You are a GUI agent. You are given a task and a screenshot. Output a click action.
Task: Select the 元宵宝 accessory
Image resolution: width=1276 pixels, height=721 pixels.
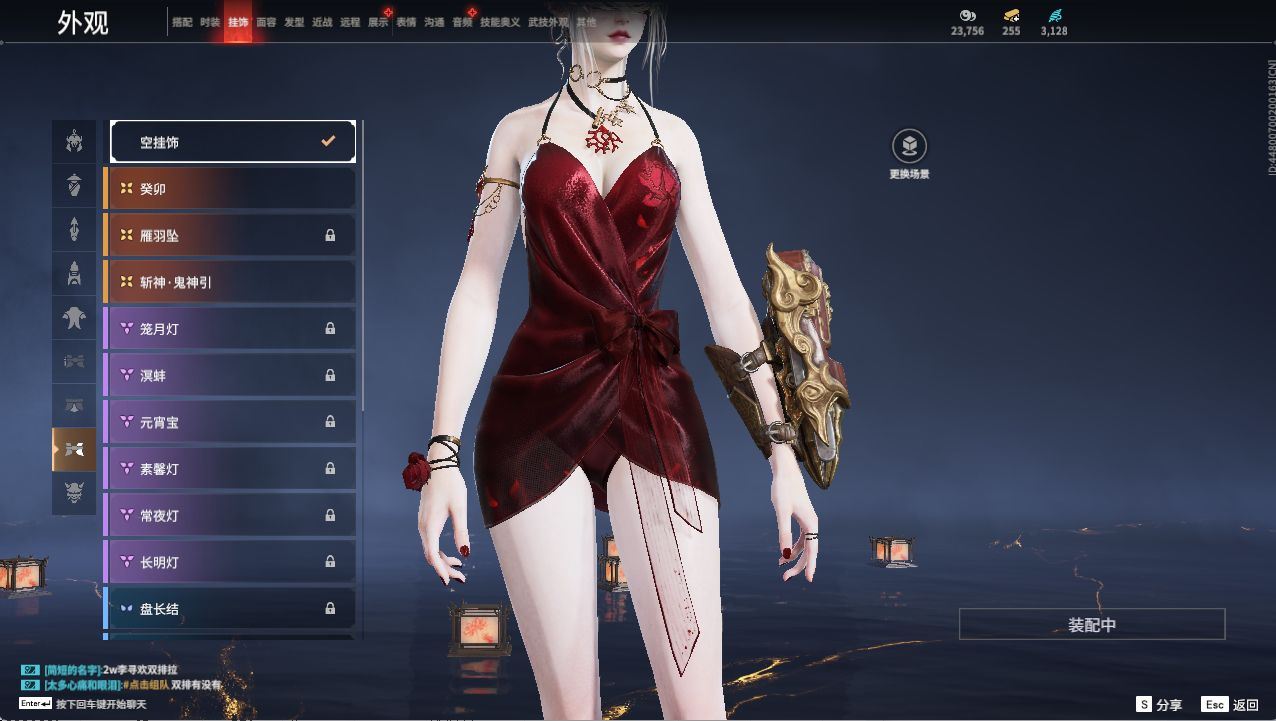click(x=230, y=422)
